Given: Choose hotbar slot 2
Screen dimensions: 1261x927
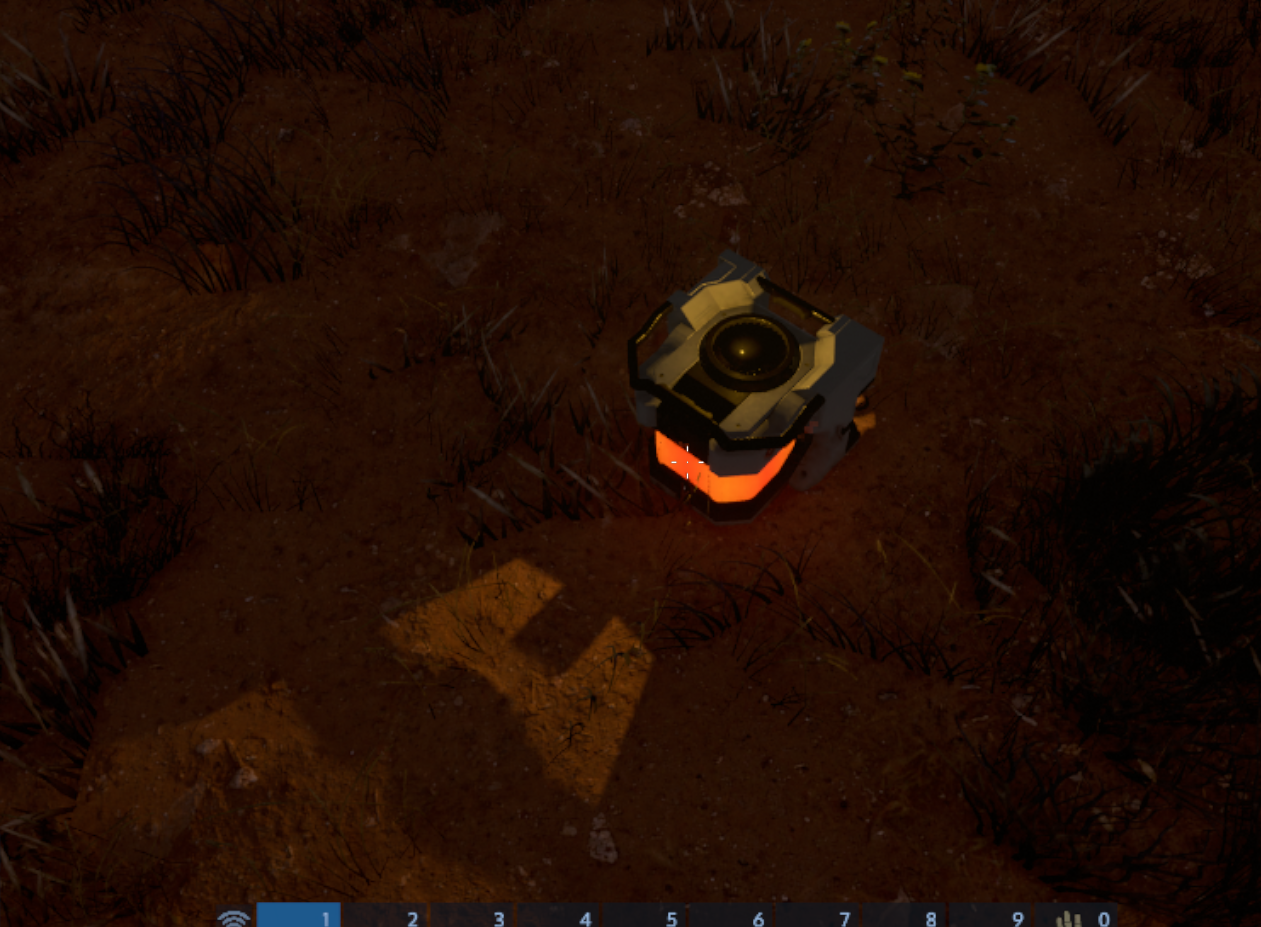Looking at the screenshot, I should point(386,916).
